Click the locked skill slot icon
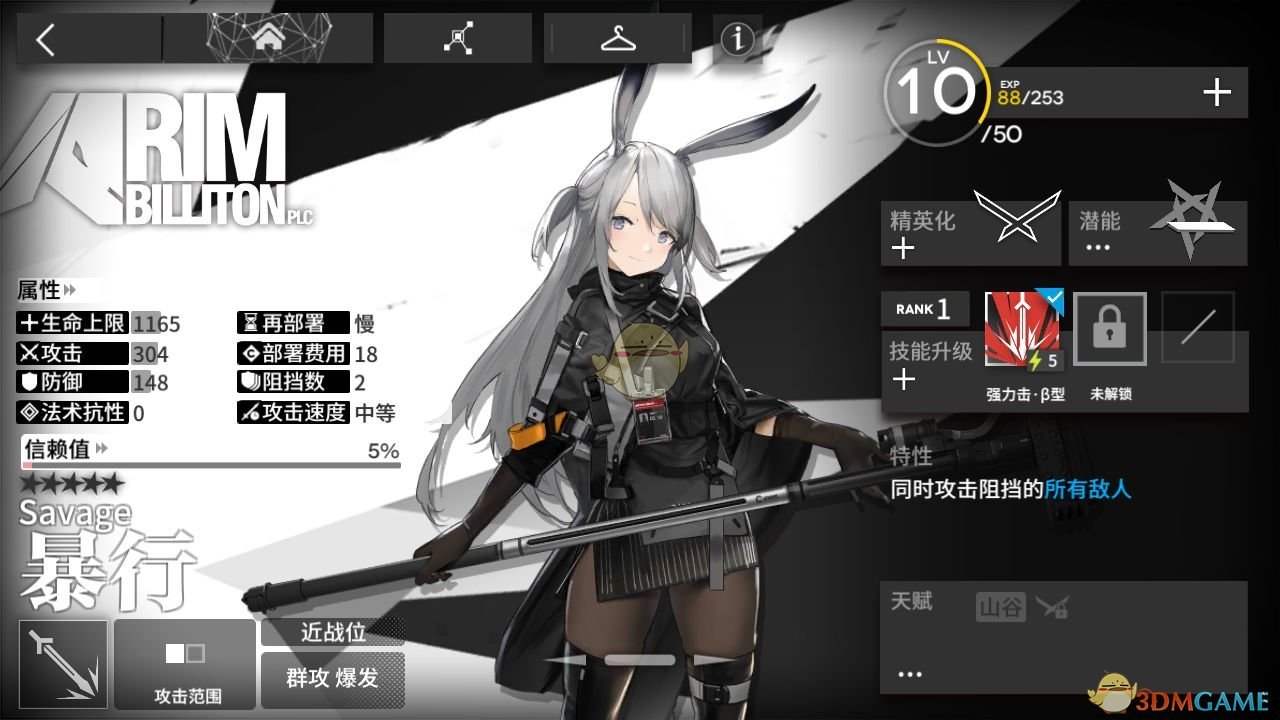1280x720 pixels. coord(1109,328)
